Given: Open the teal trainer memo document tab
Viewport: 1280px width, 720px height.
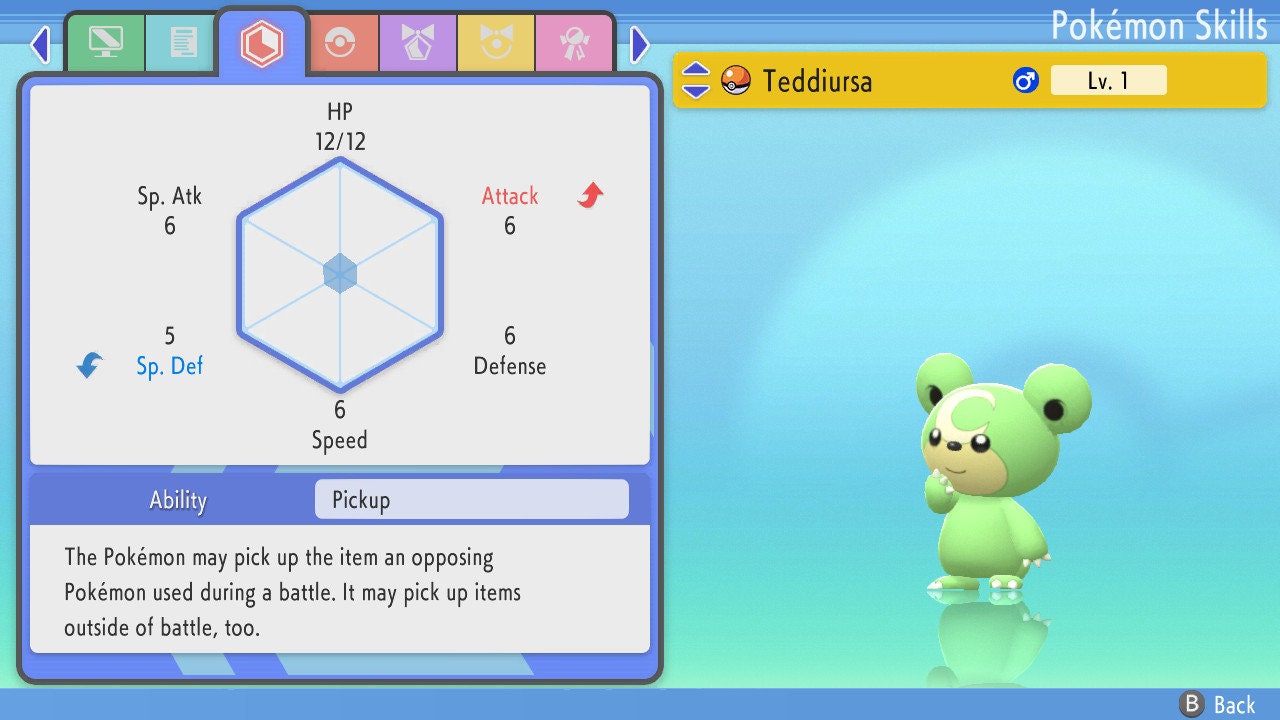Looking at the screenshot, I should pos(182,43).
